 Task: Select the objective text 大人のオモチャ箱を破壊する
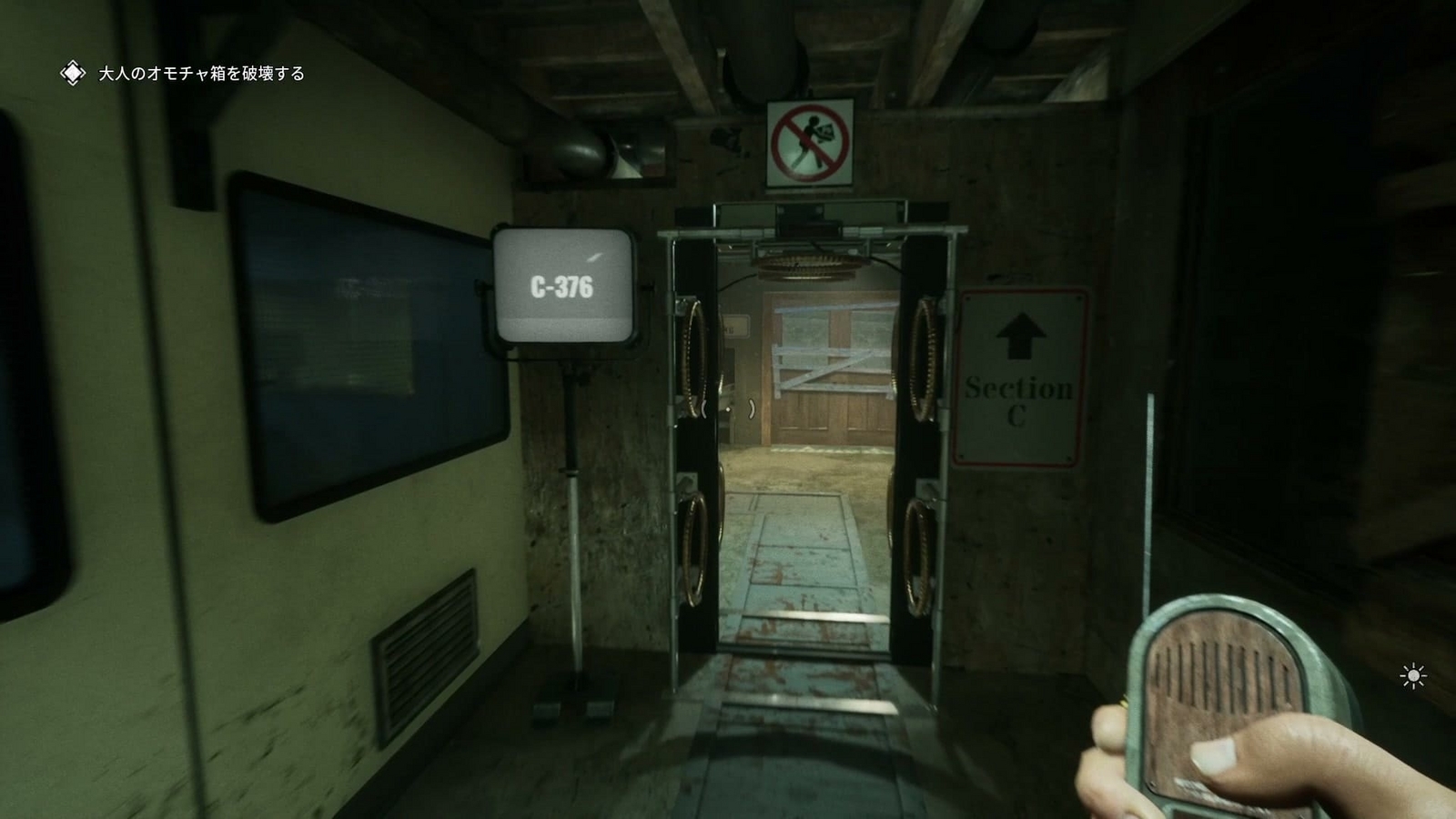click(199, 72)
